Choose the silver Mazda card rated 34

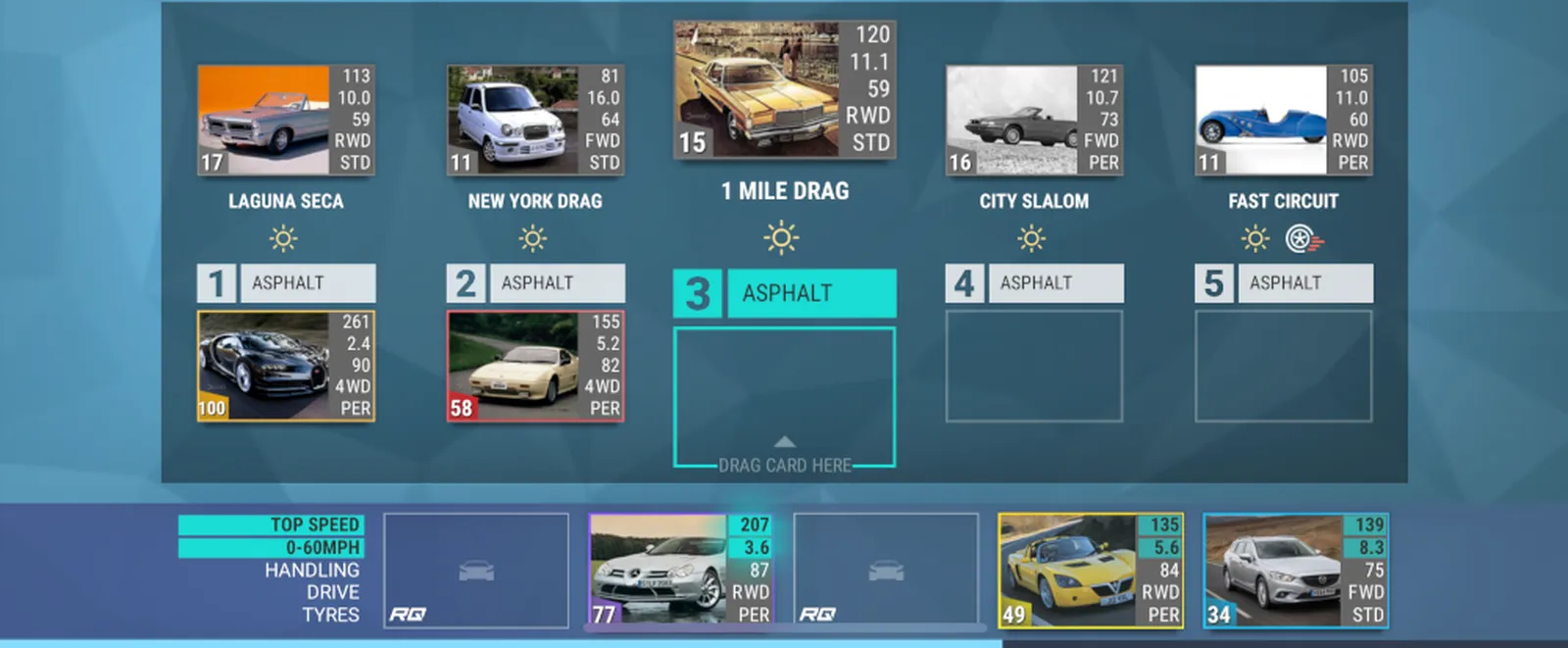[1295, 570]
